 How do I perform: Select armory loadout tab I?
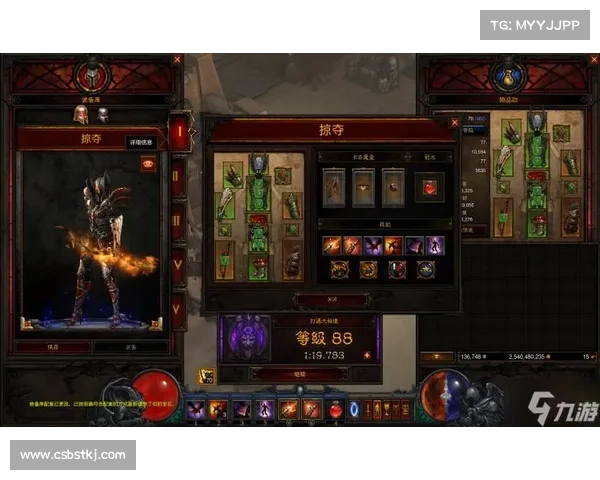(x=180, y=132)
